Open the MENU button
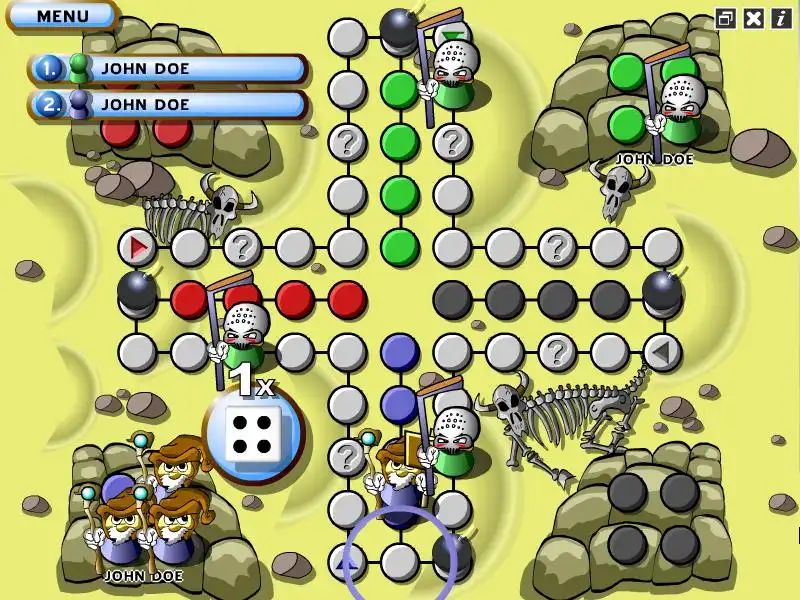The height and width of the screenshot is (600, 800). tap(62, 16)
